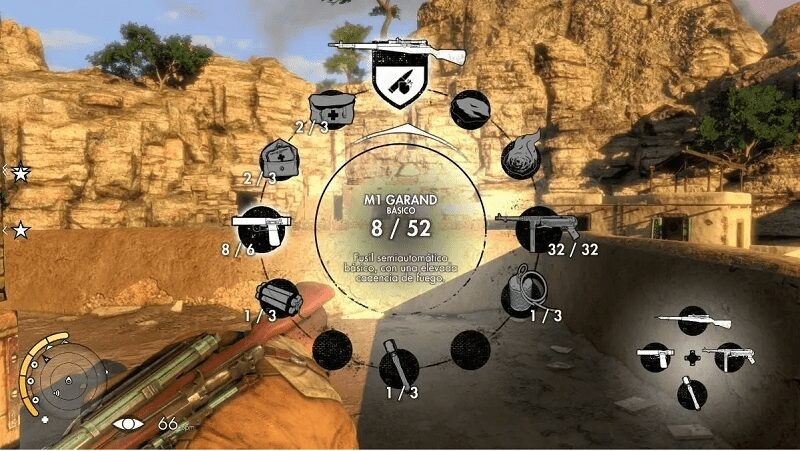Equip the pistol in the weapon wheel
The image size is (800, 451).
(x=255, y=226)
